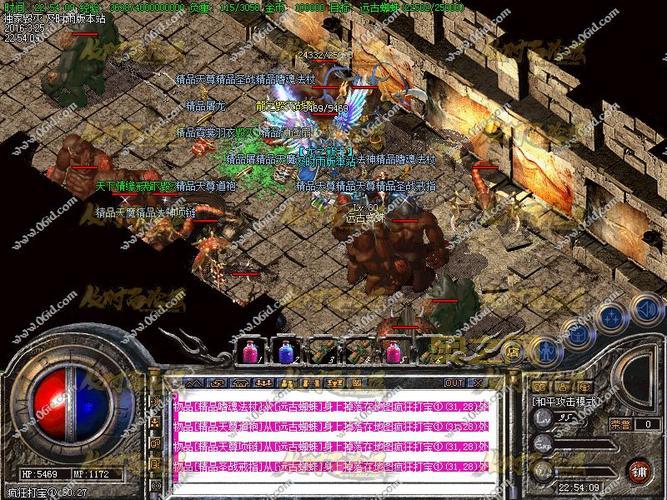Select the pink potion right of belt

coord(394,352)
